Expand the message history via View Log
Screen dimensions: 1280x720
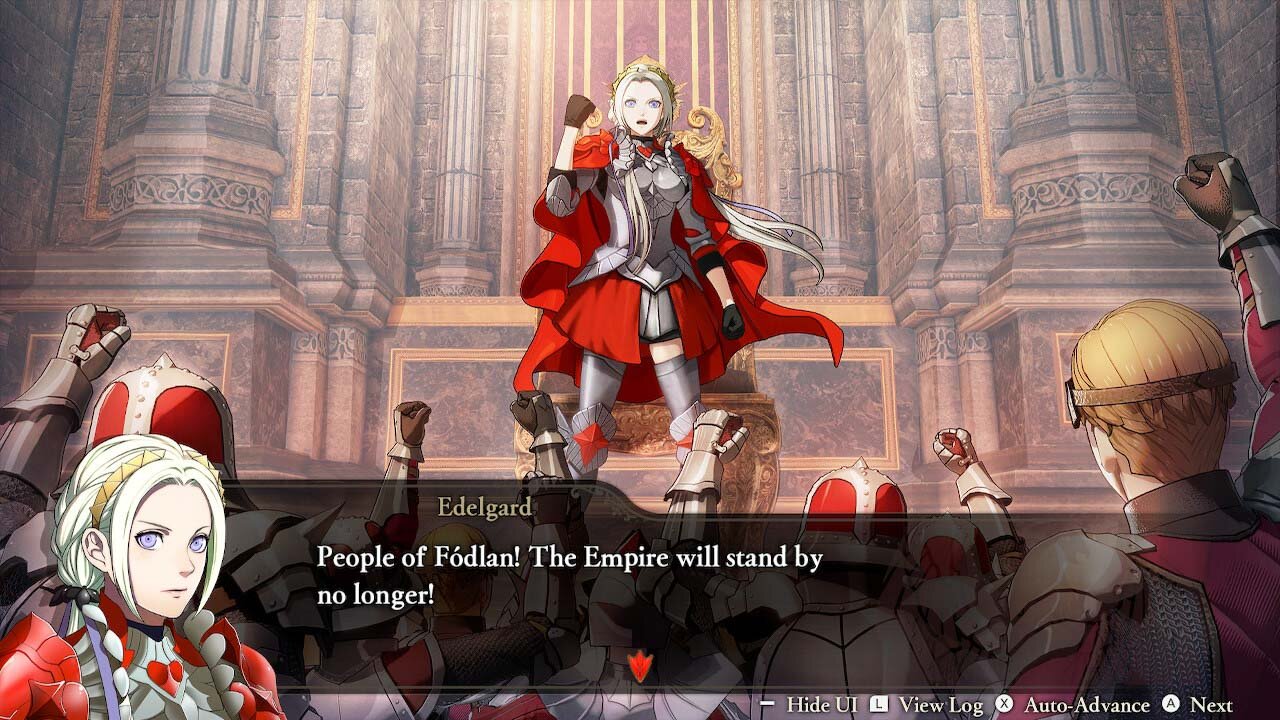click(x=941, y=702)
